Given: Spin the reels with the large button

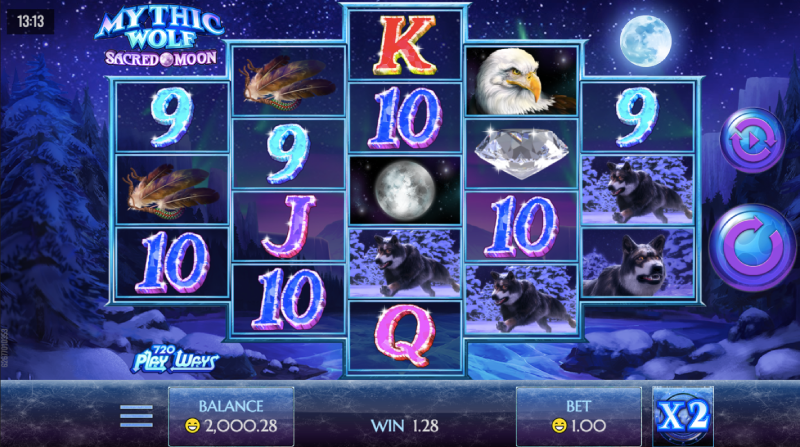Looking at the screenshot, I should point(753,247).
